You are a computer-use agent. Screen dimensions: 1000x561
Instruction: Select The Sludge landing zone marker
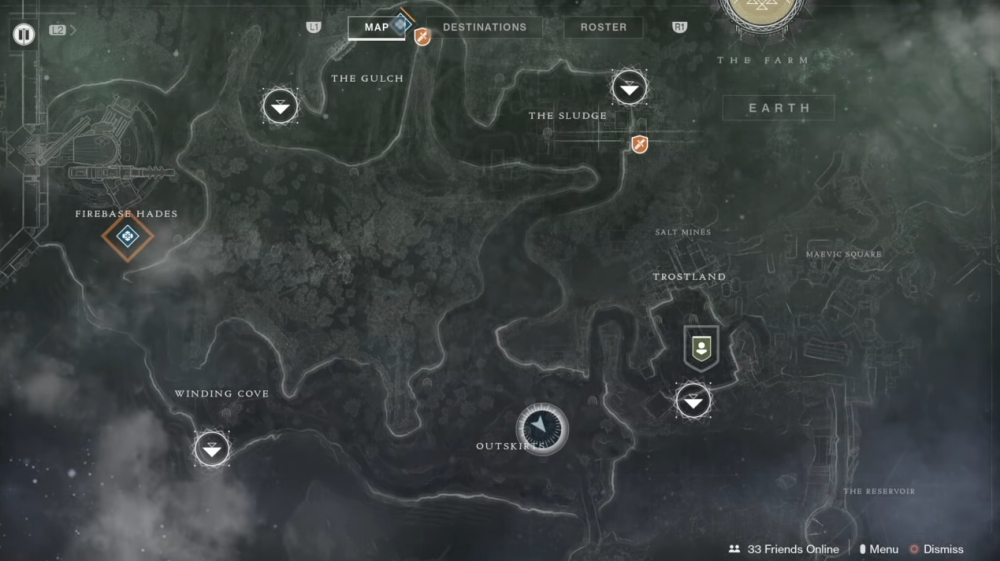click(629, 88)
